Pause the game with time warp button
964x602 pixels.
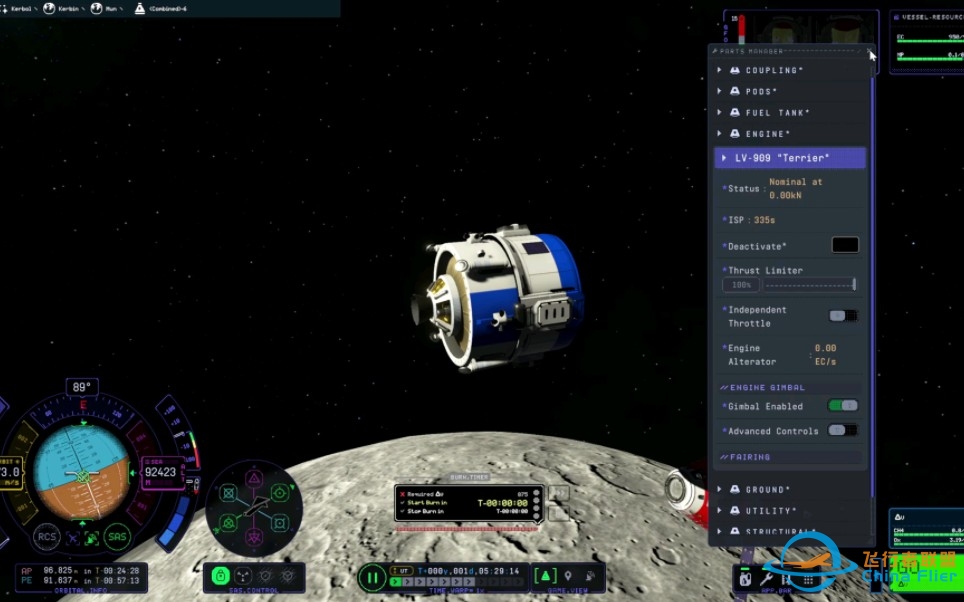click(x=372, y=576)
